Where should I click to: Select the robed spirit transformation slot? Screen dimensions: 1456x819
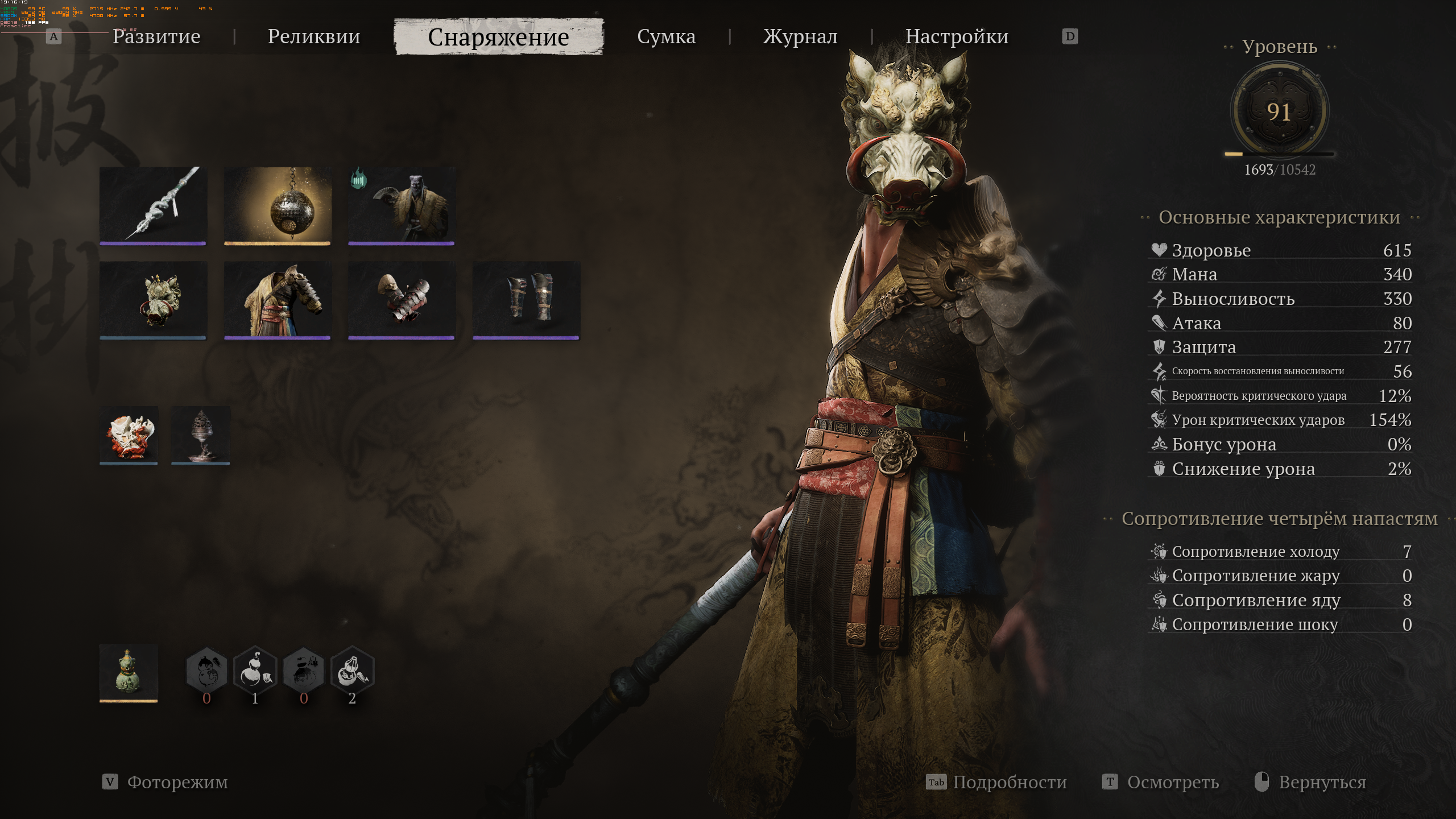[x=402, y=205]
